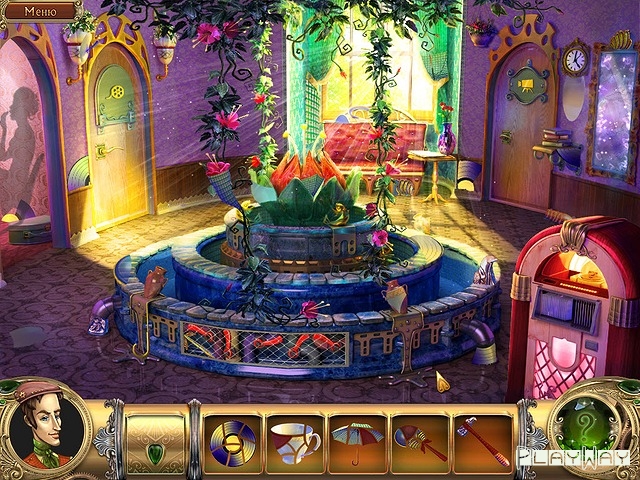Viewport: 640px width, 480px height.
Task: Pick the umbrella inventory slot
Action: pos(357,439)
